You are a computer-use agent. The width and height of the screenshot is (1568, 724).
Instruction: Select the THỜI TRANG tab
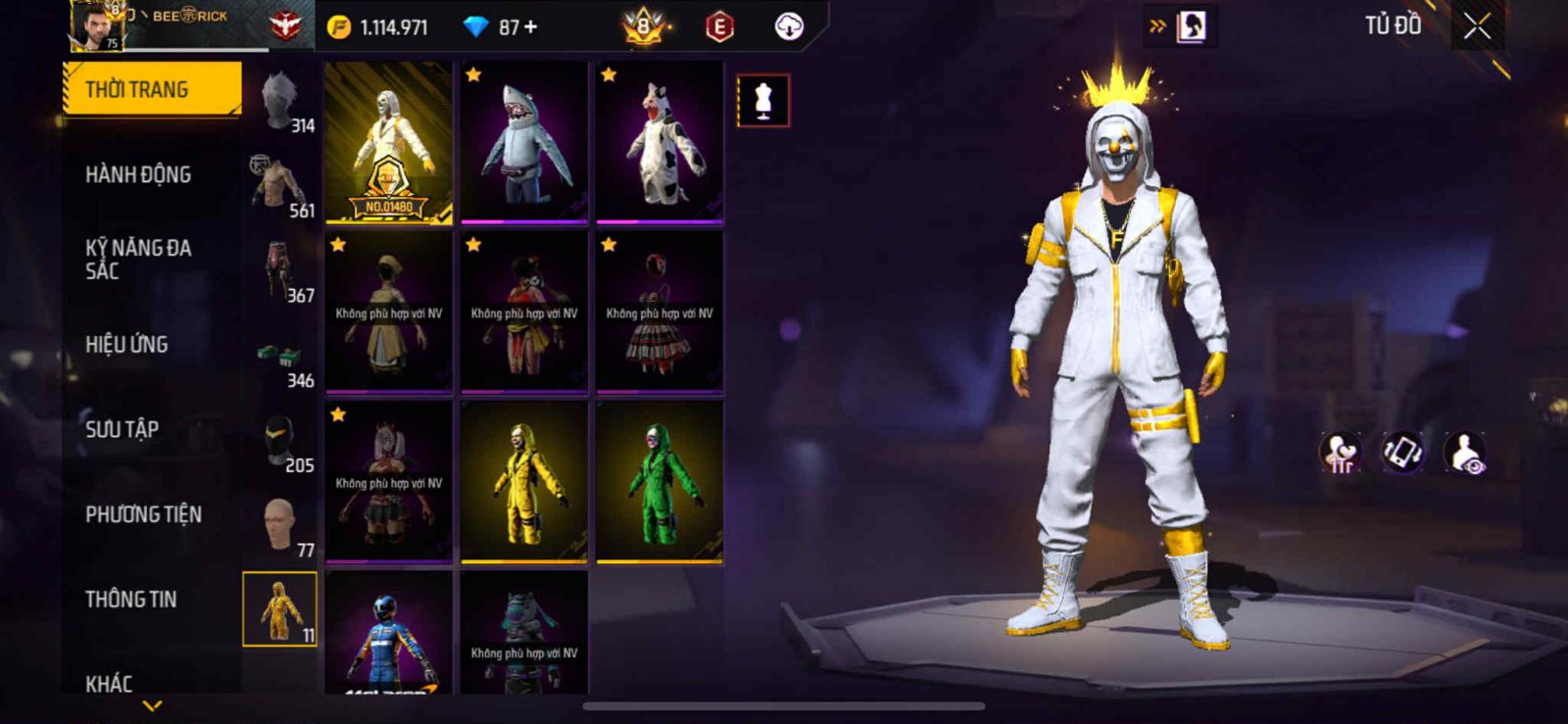pyautogui.click(x=152, y=89)
